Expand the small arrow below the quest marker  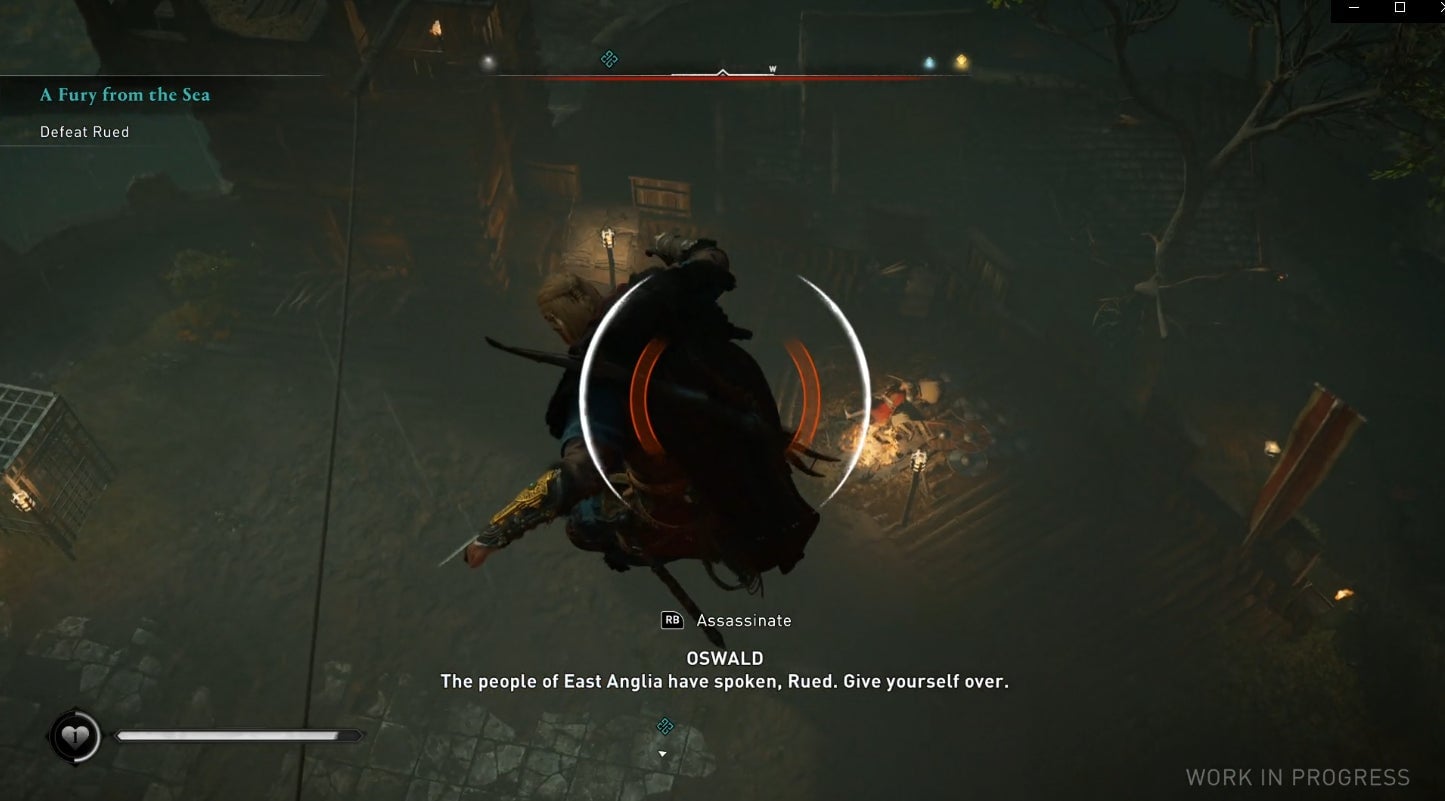(x=661, y=753)
